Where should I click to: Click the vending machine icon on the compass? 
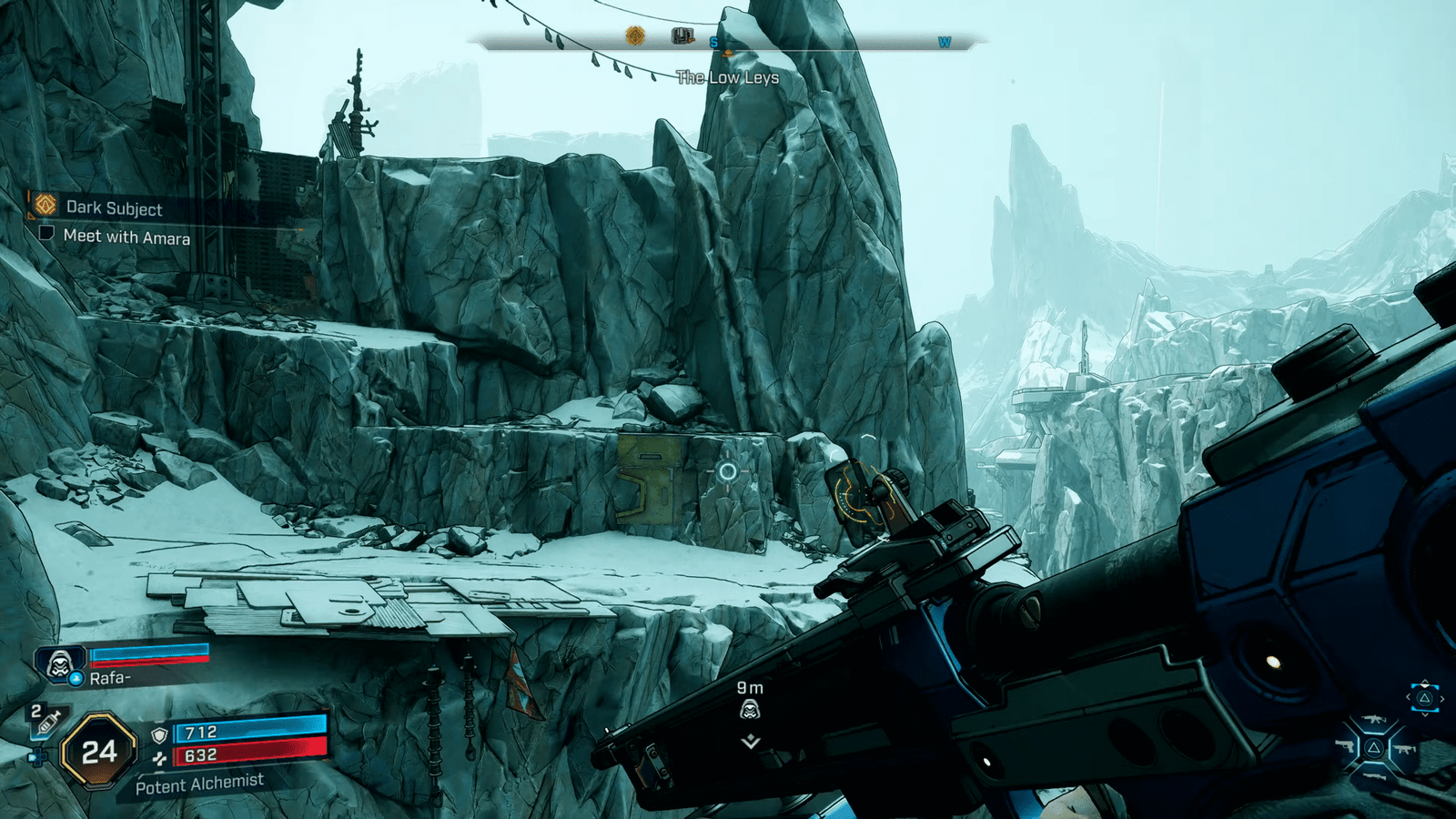682,36
